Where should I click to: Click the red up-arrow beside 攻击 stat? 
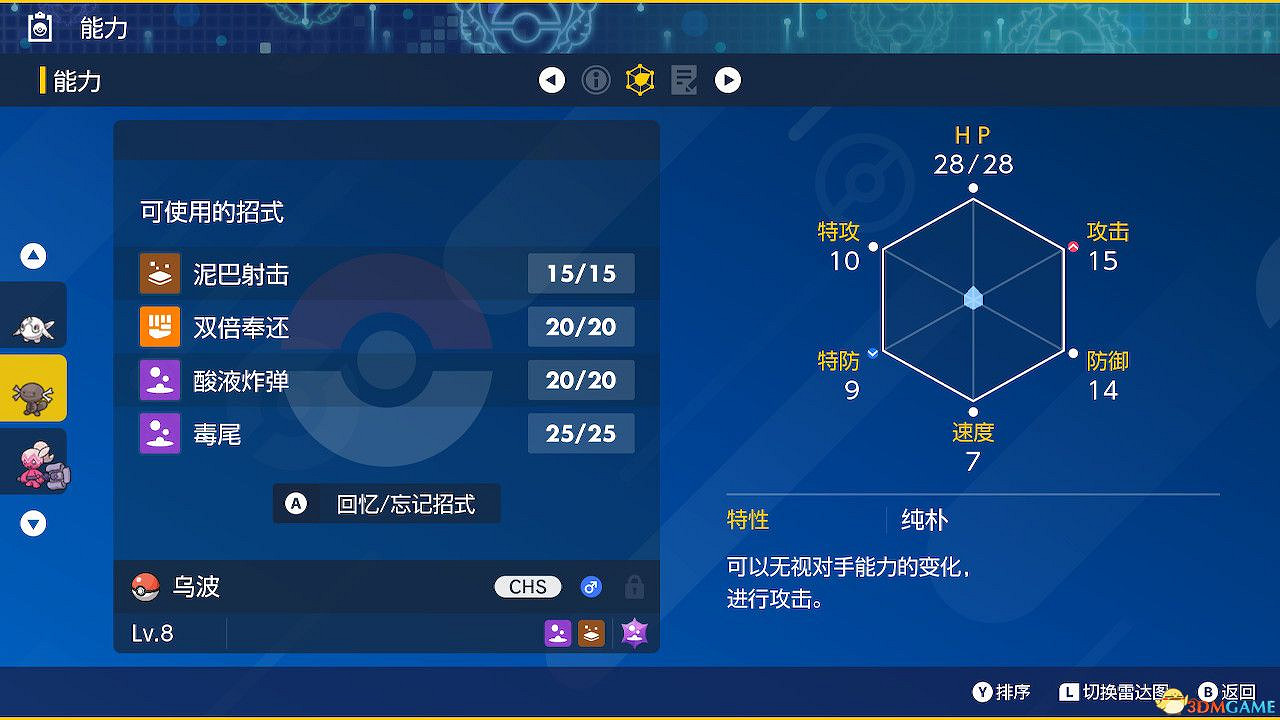[1073, 247]
